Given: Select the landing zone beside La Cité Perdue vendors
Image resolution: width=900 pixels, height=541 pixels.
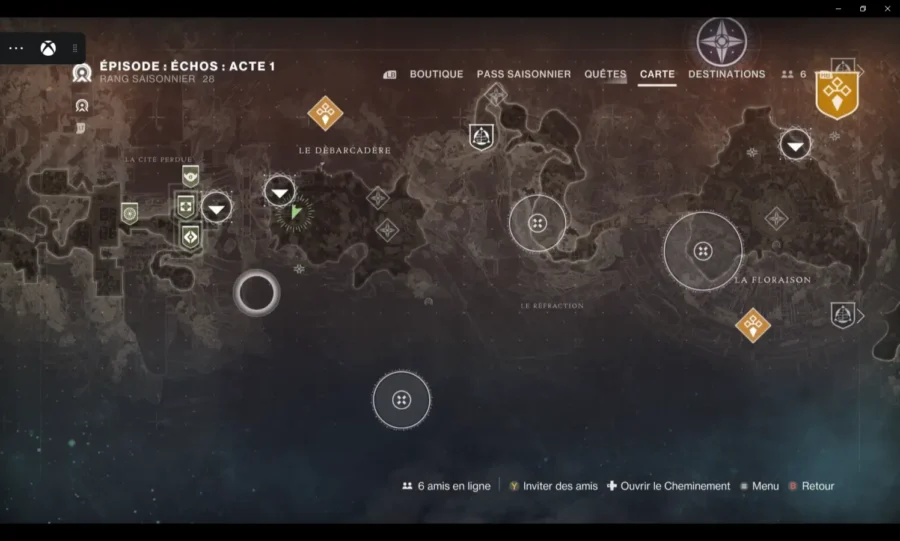Looking at the screenshot, I should pyautogui.click(x=216, y=208).
